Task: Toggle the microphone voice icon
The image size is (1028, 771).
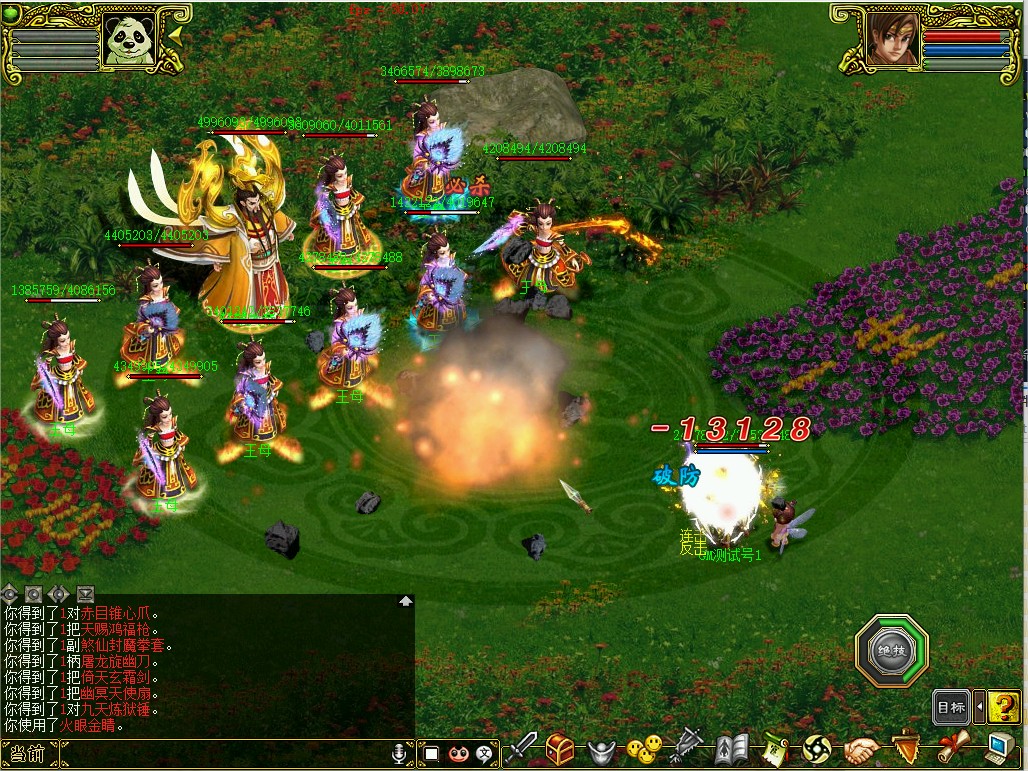Action: pyautogui.click(x=400, y=753)
